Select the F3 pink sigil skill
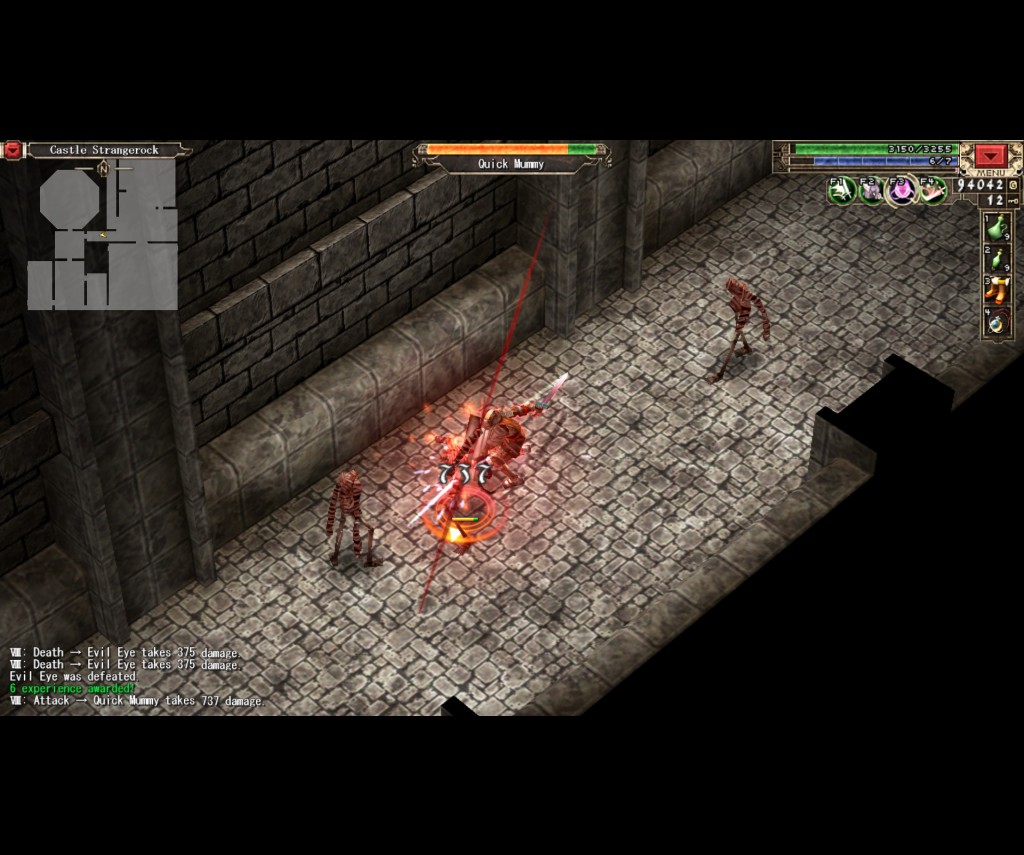Screen dimensions: 1024x855 click(x=902, y=189)
